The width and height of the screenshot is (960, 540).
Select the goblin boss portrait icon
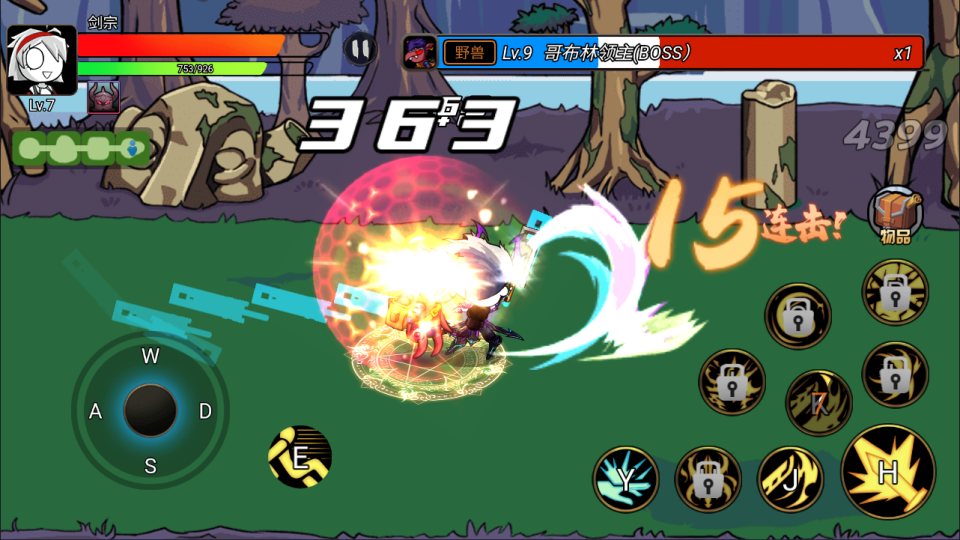pyautogui.click(x=420, y=52)
